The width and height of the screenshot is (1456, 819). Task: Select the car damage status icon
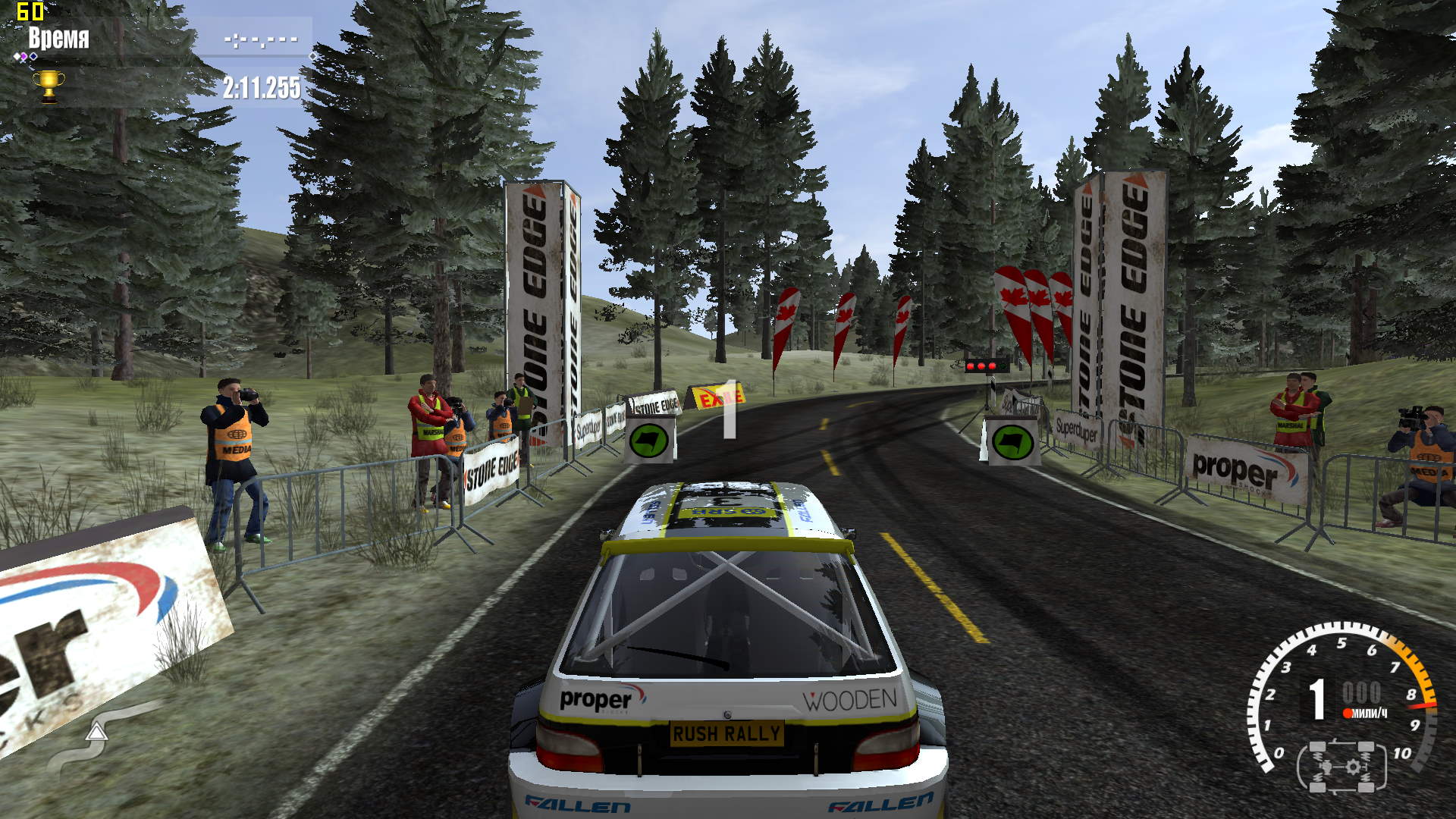(1341, 767)
